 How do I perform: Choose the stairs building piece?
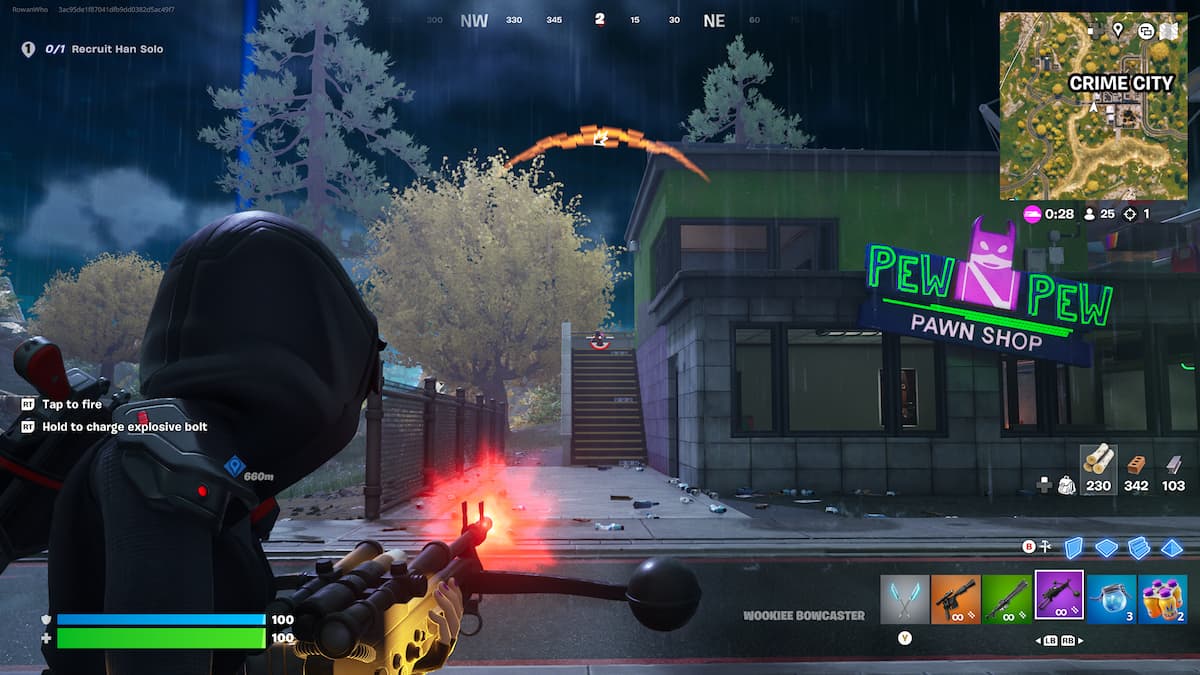pyautogui.click(x=1139, y=547)
